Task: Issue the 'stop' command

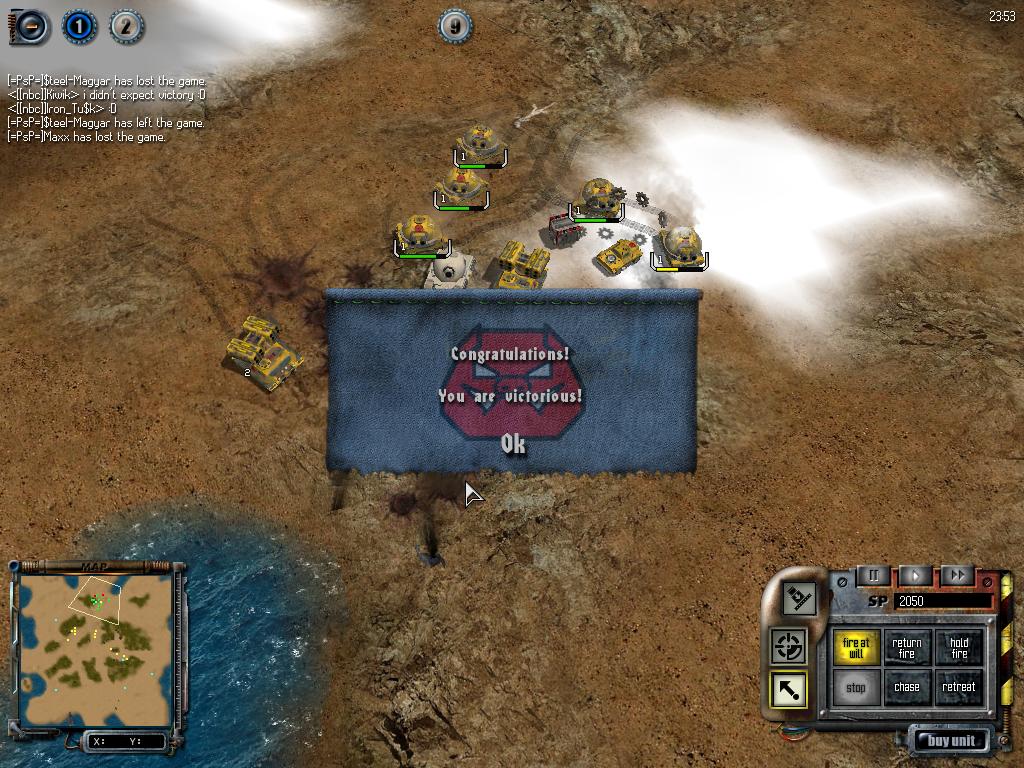Action: 856,688
